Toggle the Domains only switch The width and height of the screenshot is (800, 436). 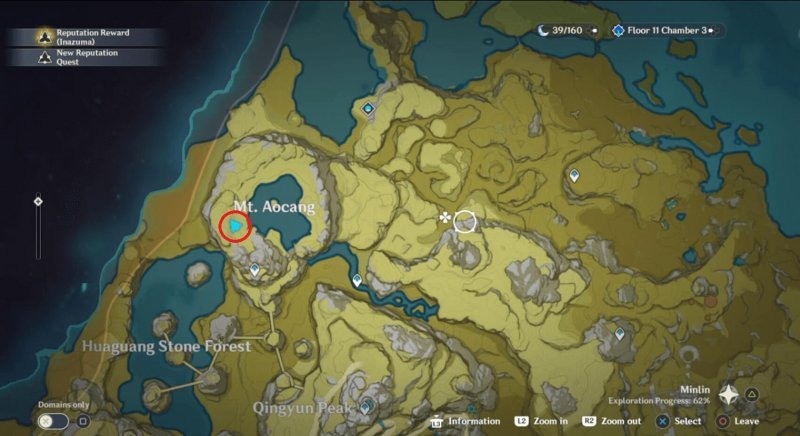pyautogui.click(x=47, y=421)
